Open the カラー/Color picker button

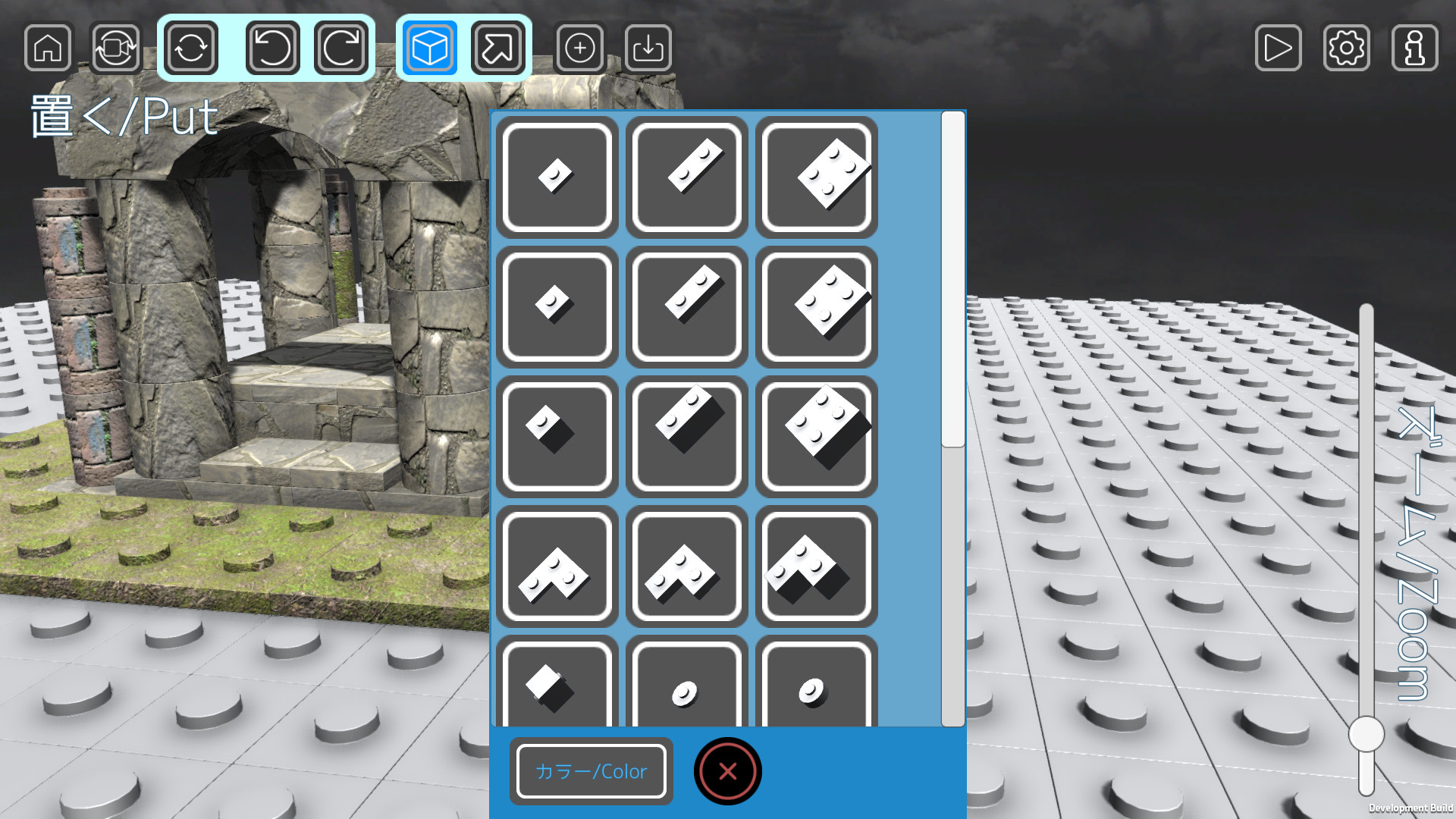coord(591,771)
